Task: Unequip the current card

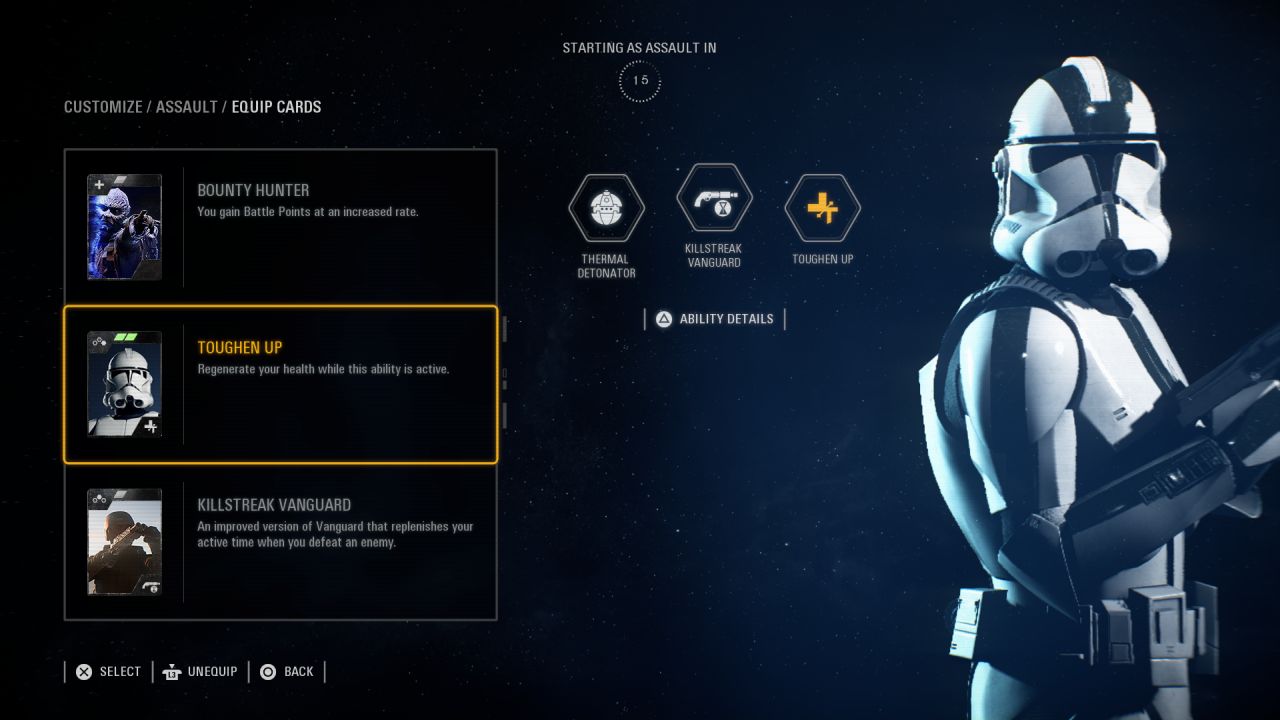Action: (x=201, y=672)
